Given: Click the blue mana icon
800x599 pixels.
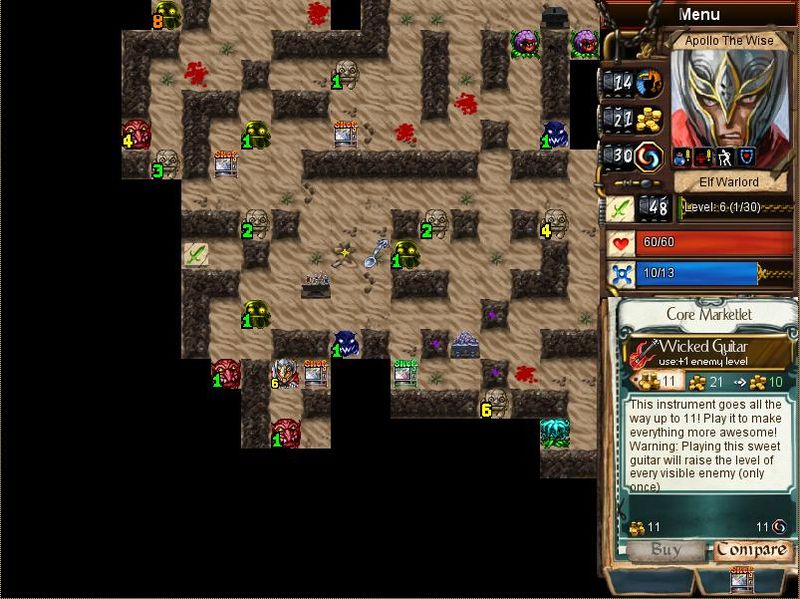Looking at the screenshot, I should point(621,273).
